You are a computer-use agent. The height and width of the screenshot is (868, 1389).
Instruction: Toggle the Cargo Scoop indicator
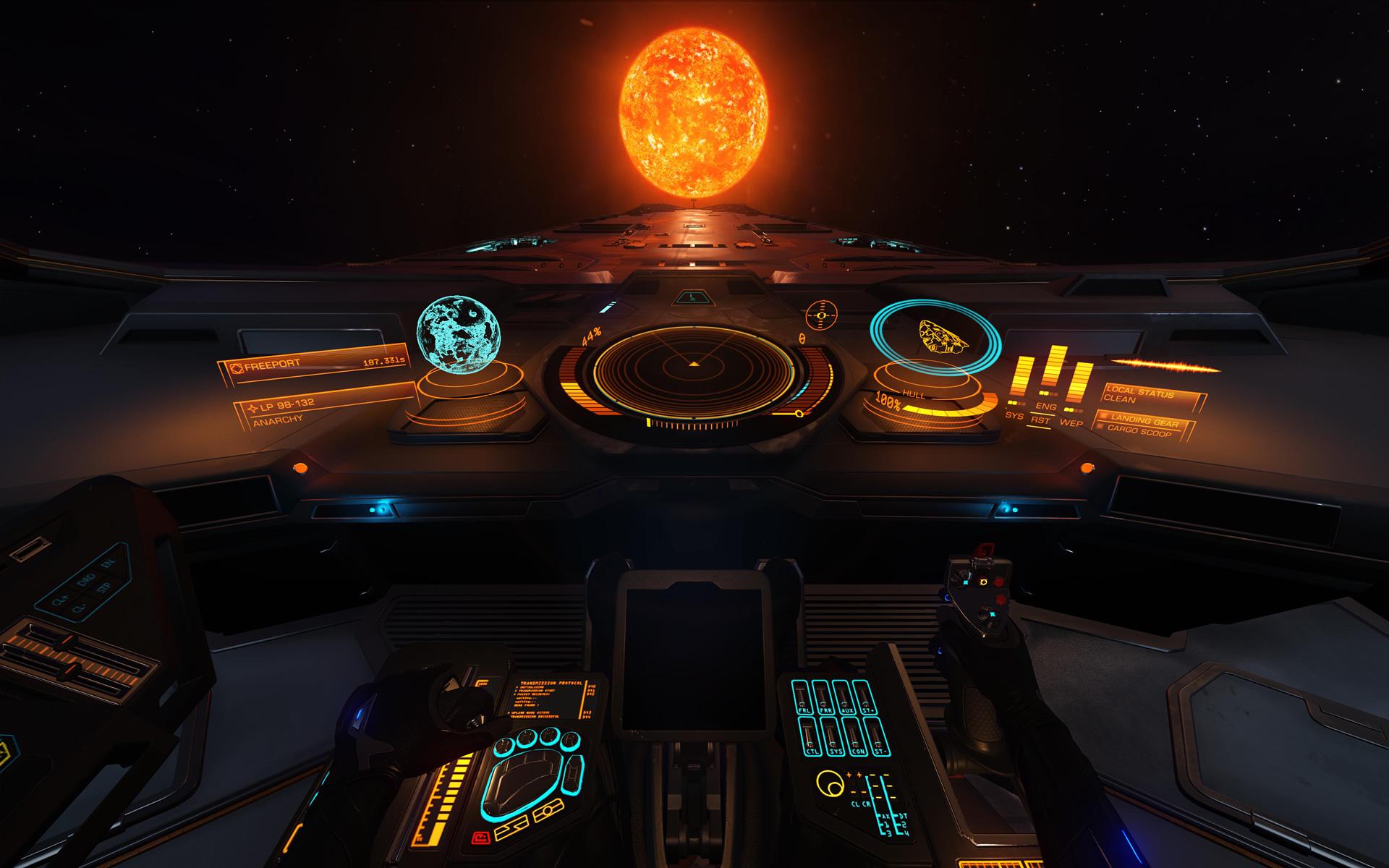1139,432
